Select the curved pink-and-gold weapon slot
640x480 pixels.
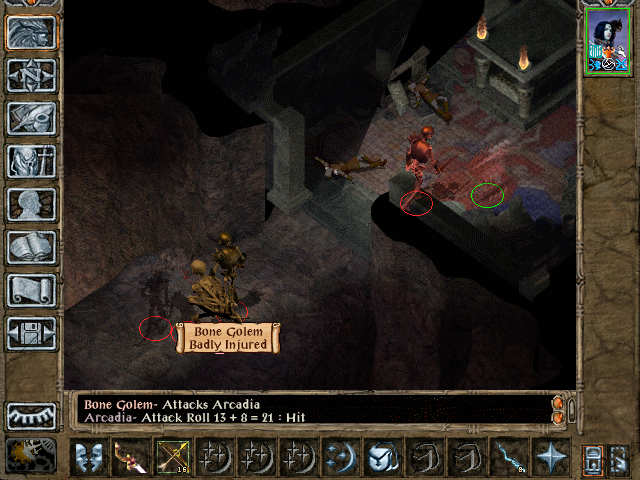click(x=131, y=457)
